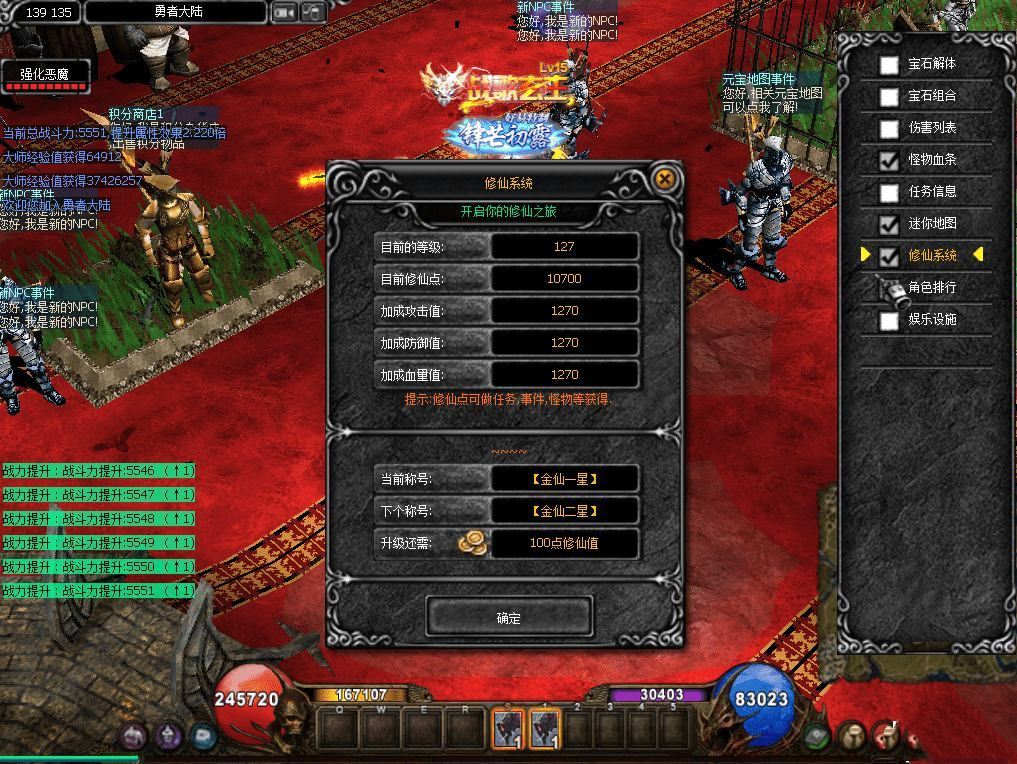Tick the 任务信息 checkbox
This screenshot has width=1017, height=764.
[x=889, y=192]
